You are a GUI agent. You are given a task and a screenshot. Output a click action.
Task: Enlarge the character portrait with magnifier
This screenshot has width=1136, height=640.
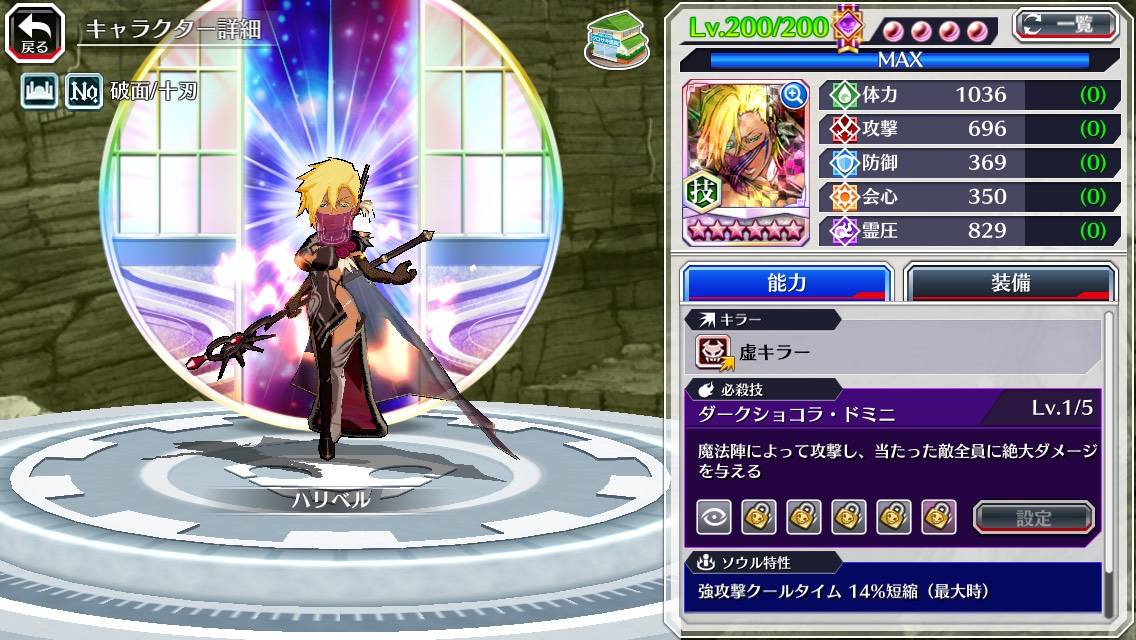click(x=794, y=95)
